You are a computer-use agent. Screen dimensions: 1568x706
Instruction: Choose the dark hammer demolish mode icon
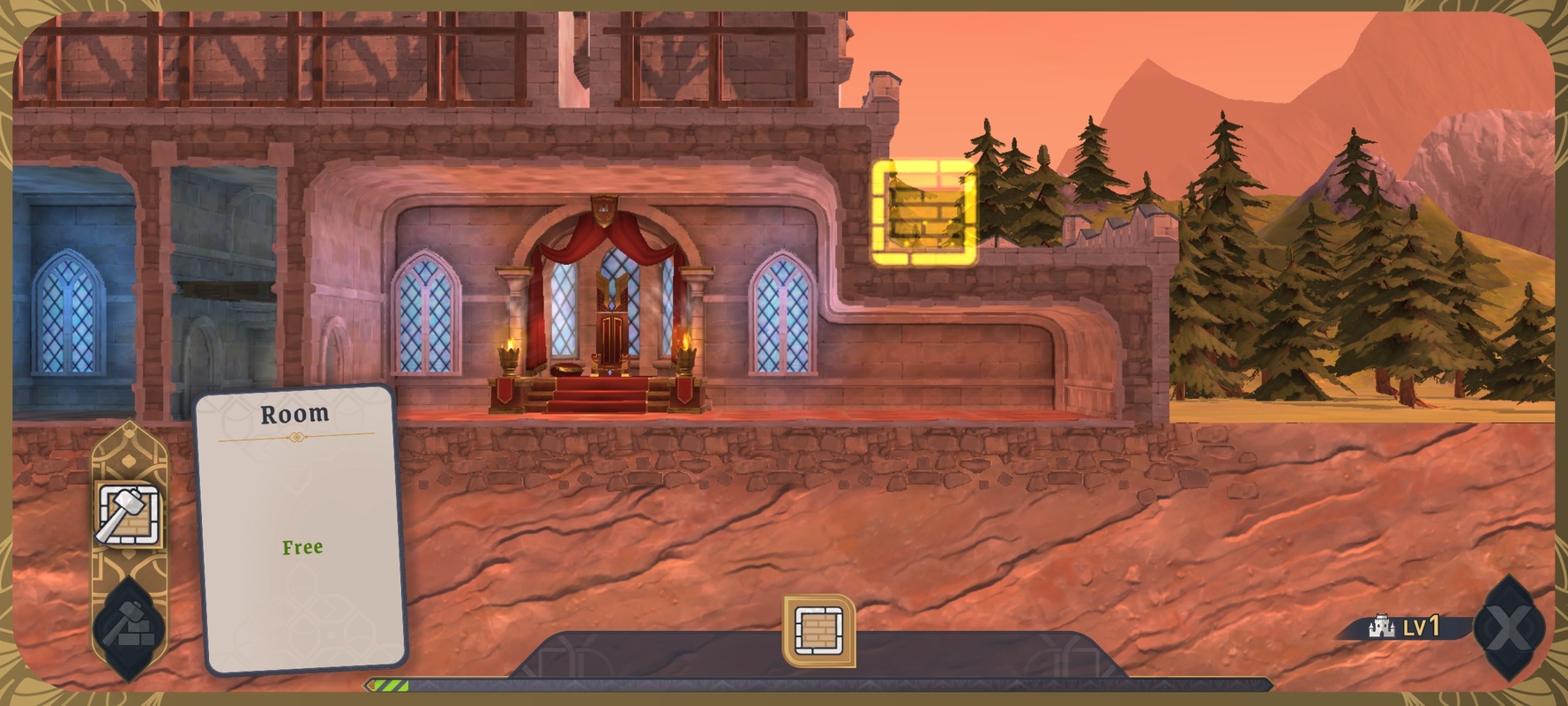click(129, 625)
